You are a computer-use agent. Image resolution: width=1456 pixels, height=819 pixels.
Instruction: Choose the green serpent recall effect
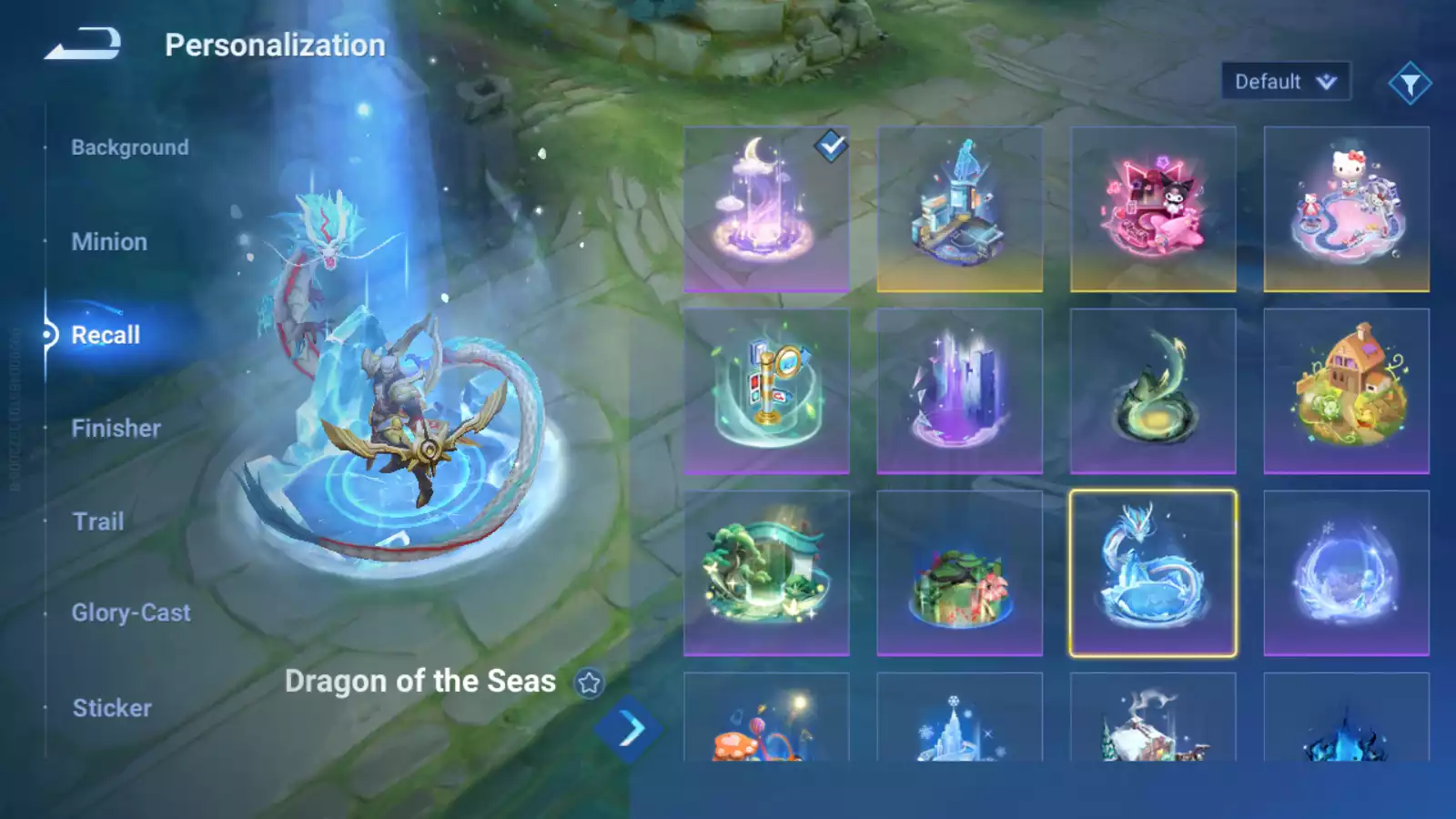coord(1153,391)
